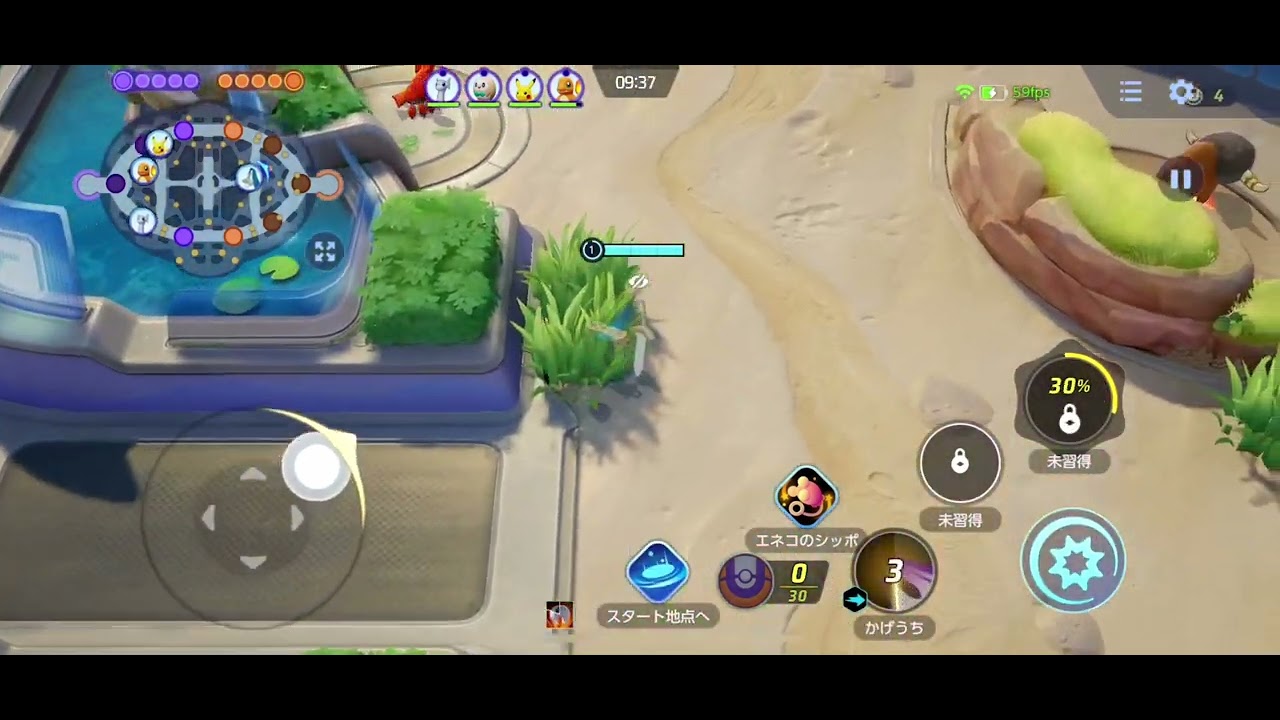This screenshot has height=720, width=1280.
Task: Tap the leftmost ally portrait next to Pikachu
Action: coord(441,88)
